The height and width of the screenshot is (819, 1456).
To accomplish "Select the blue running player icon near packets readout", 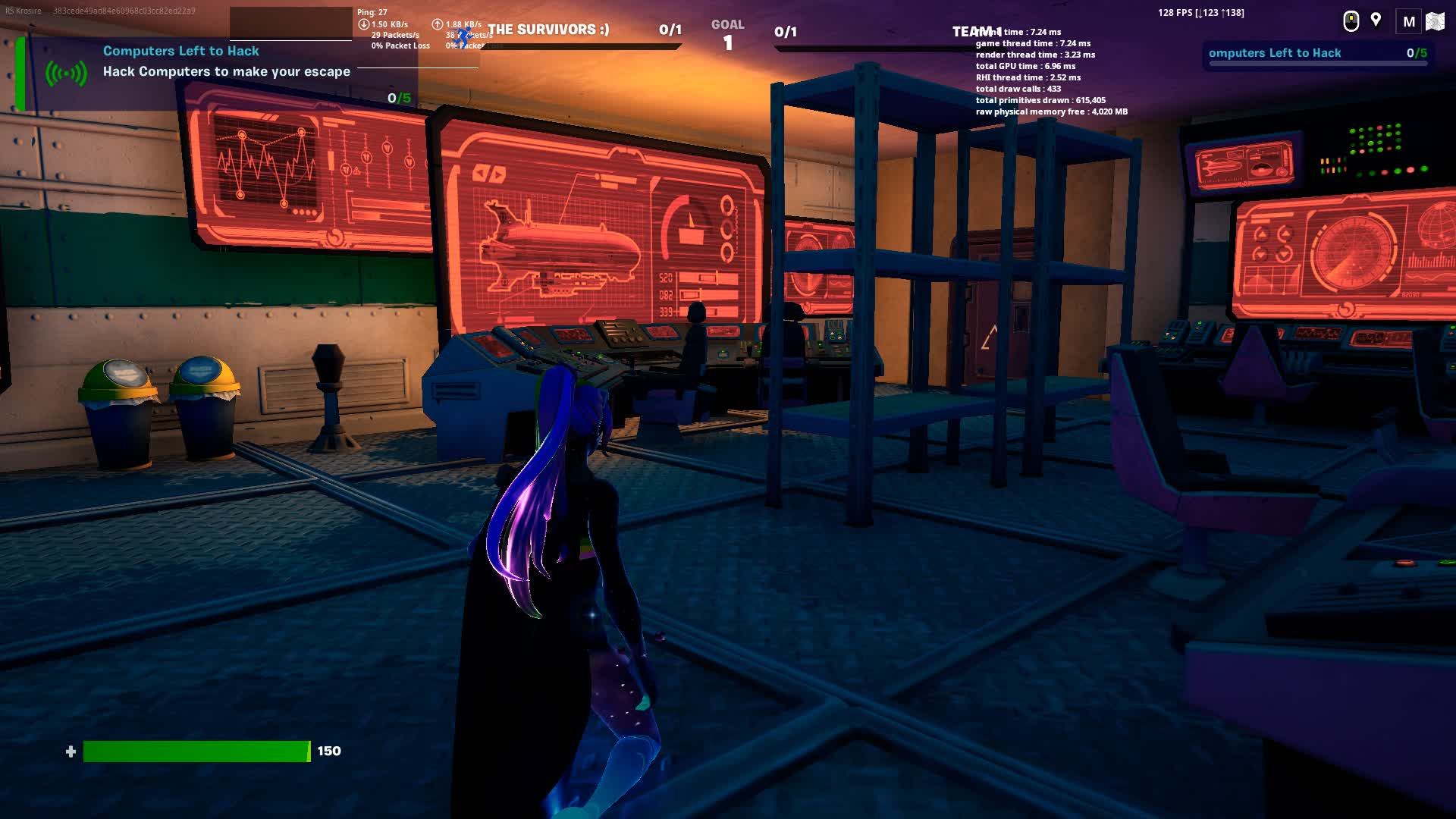I will [x=463, y=34].
